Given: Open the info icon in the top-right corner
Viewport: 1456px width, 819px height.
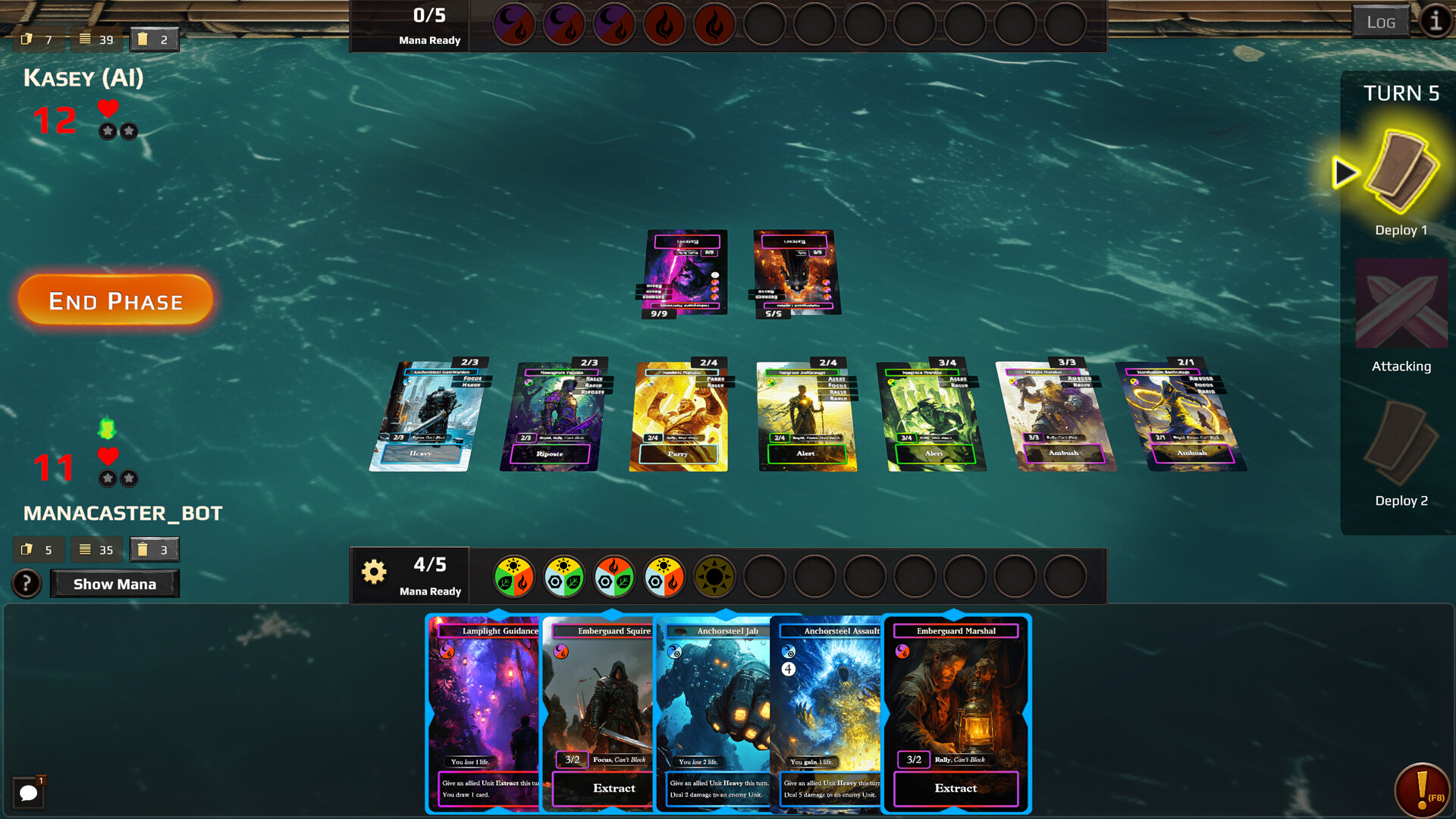Looking at the screenshot, I should point(1436,22).
